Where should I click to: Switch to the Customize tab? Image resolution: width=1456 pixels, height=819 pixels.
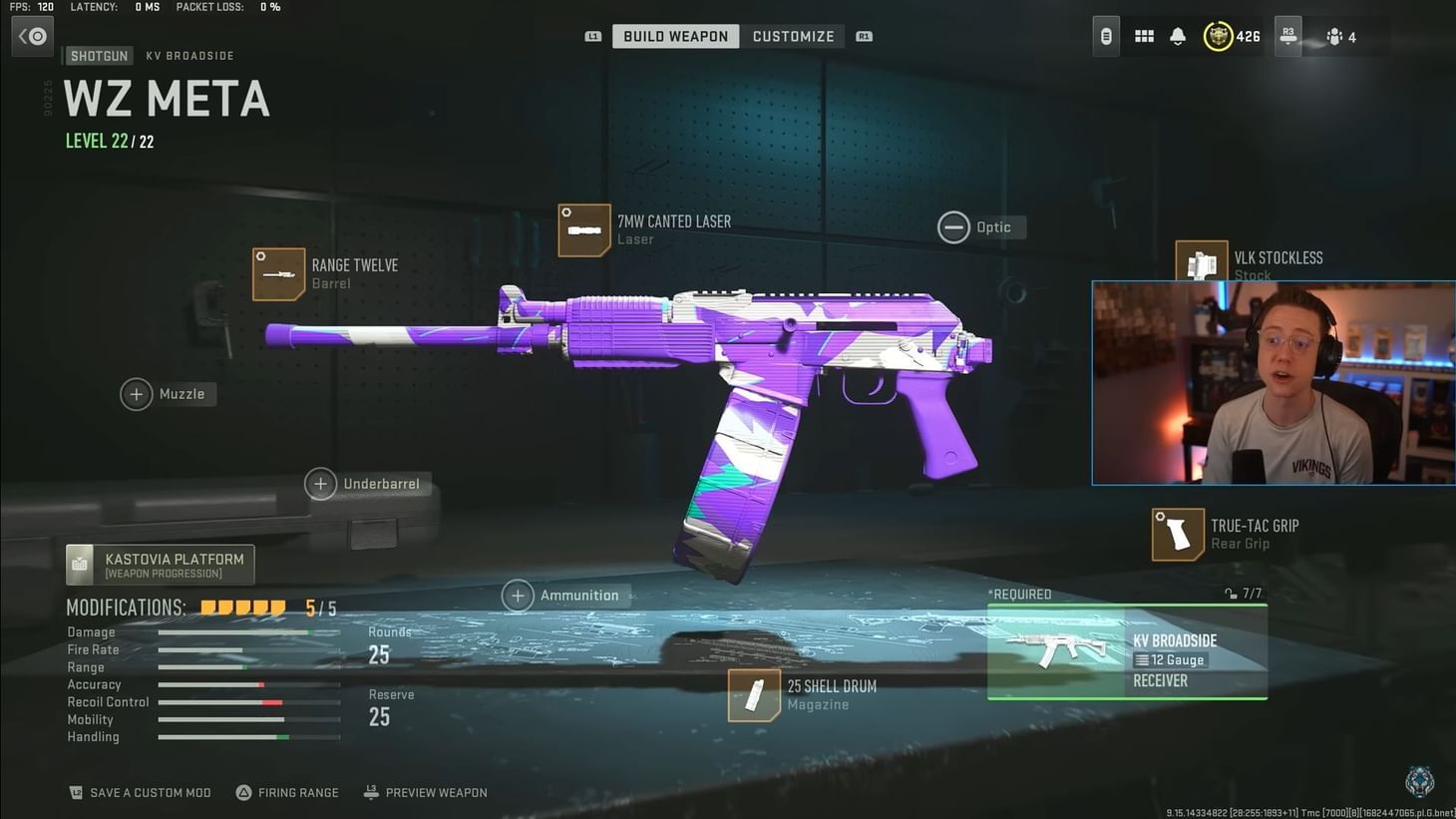click(x=793, y=36)
